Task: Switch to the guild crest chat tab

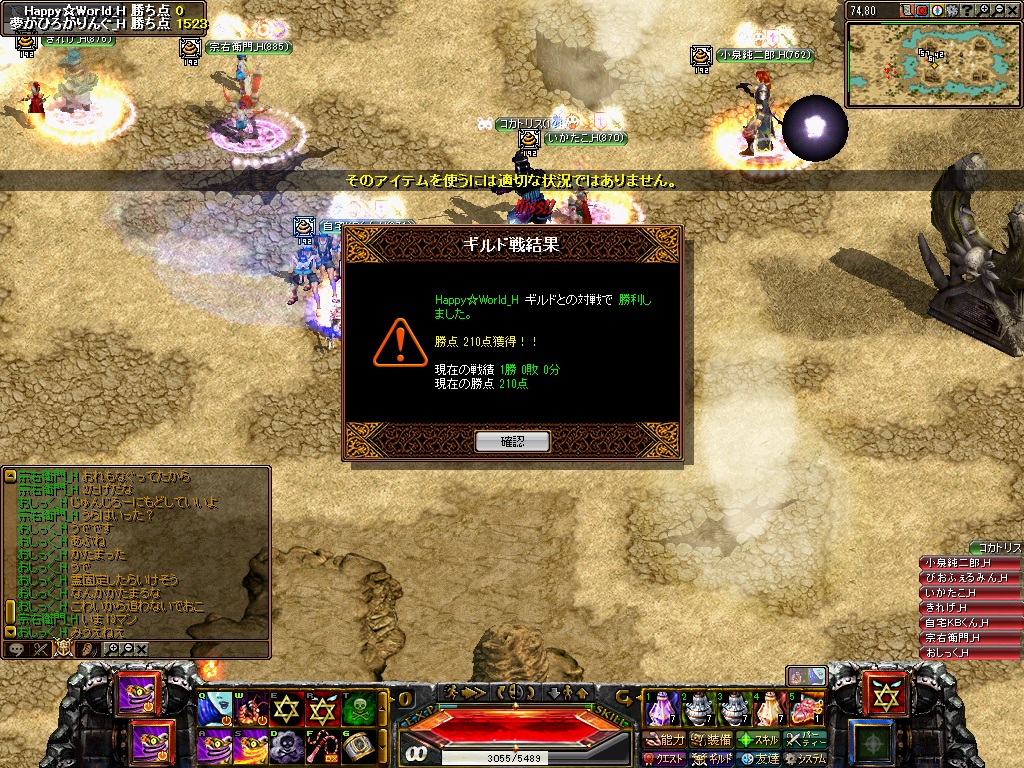Action: pyautogui.click(x=63, y=648)
